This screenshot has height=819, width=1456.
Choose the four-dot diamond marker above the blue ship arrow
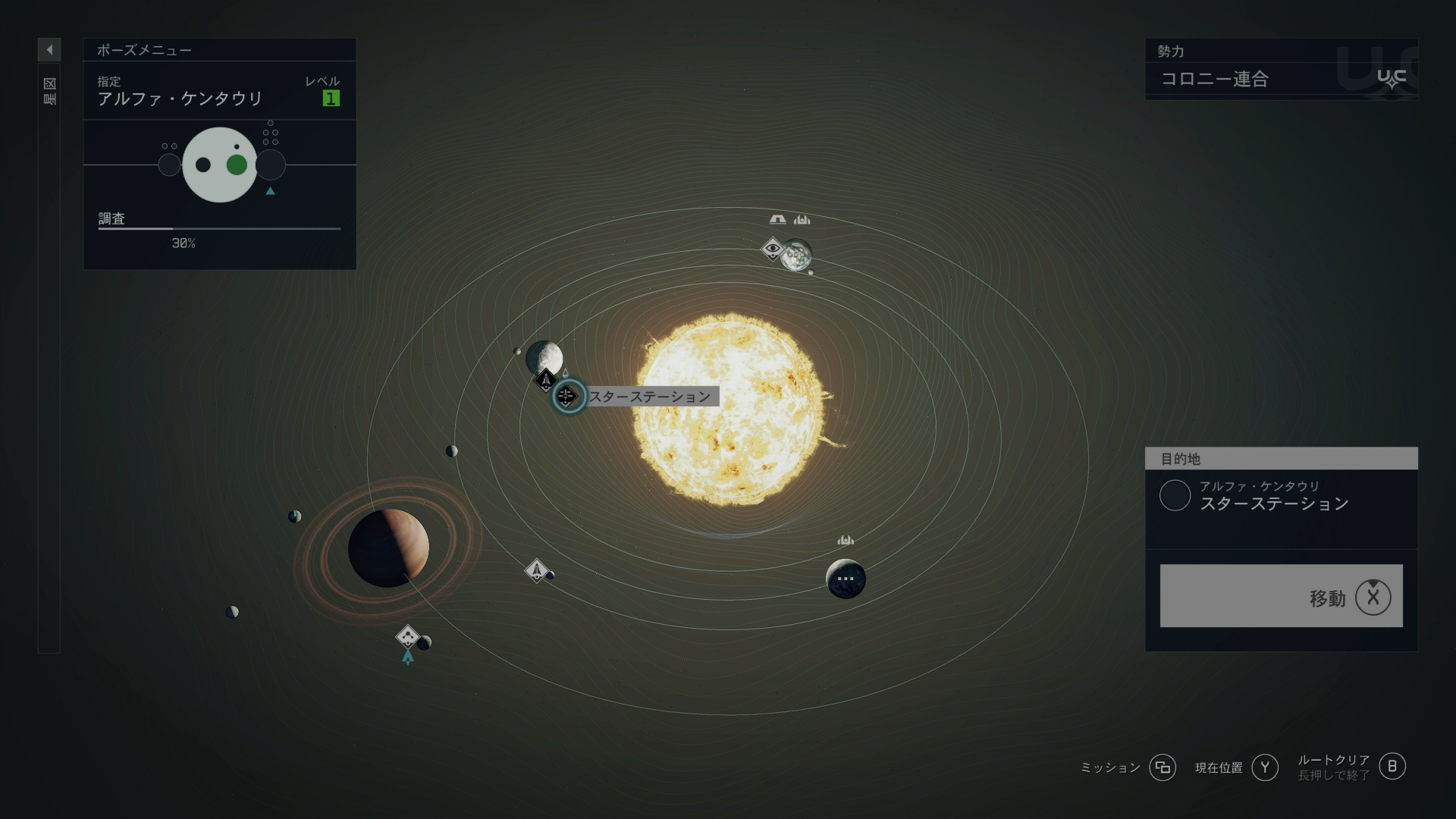click(407, 635)
